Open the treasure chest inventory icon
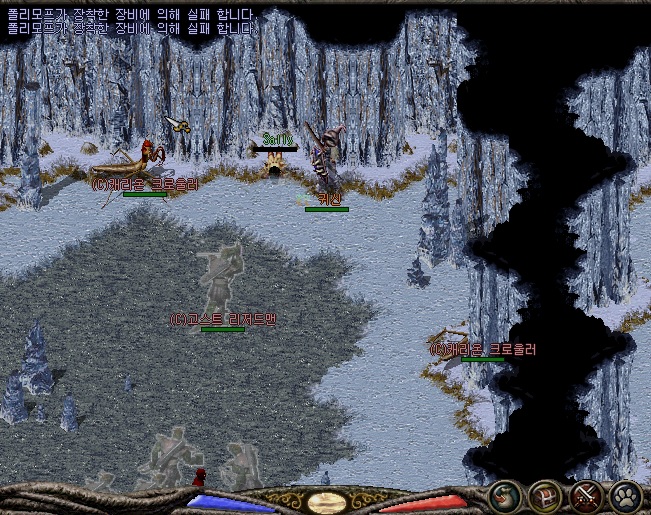 pyautogui.click(x=545, y=497)
